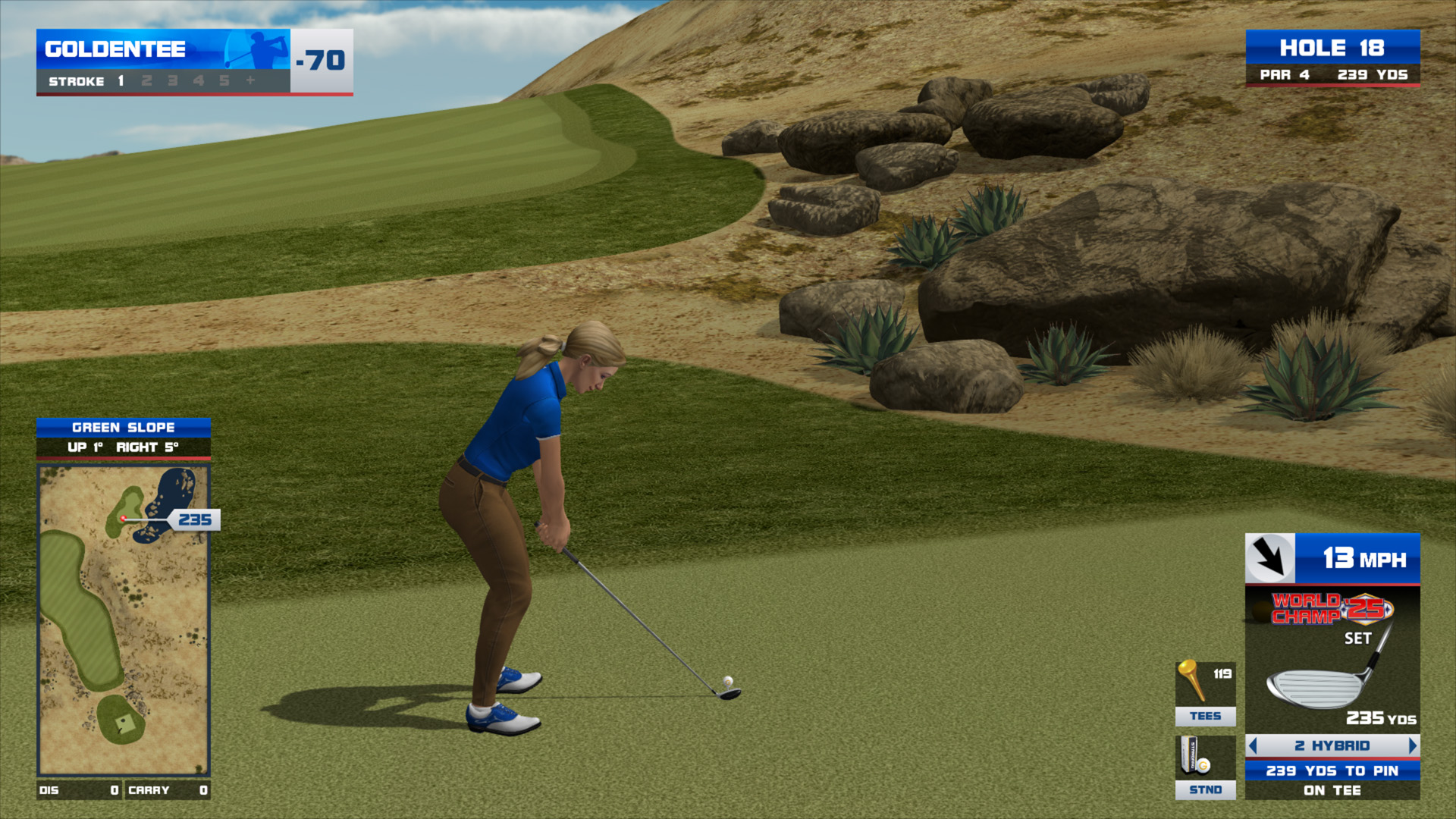Click the course overview minimap

point(124,620)
